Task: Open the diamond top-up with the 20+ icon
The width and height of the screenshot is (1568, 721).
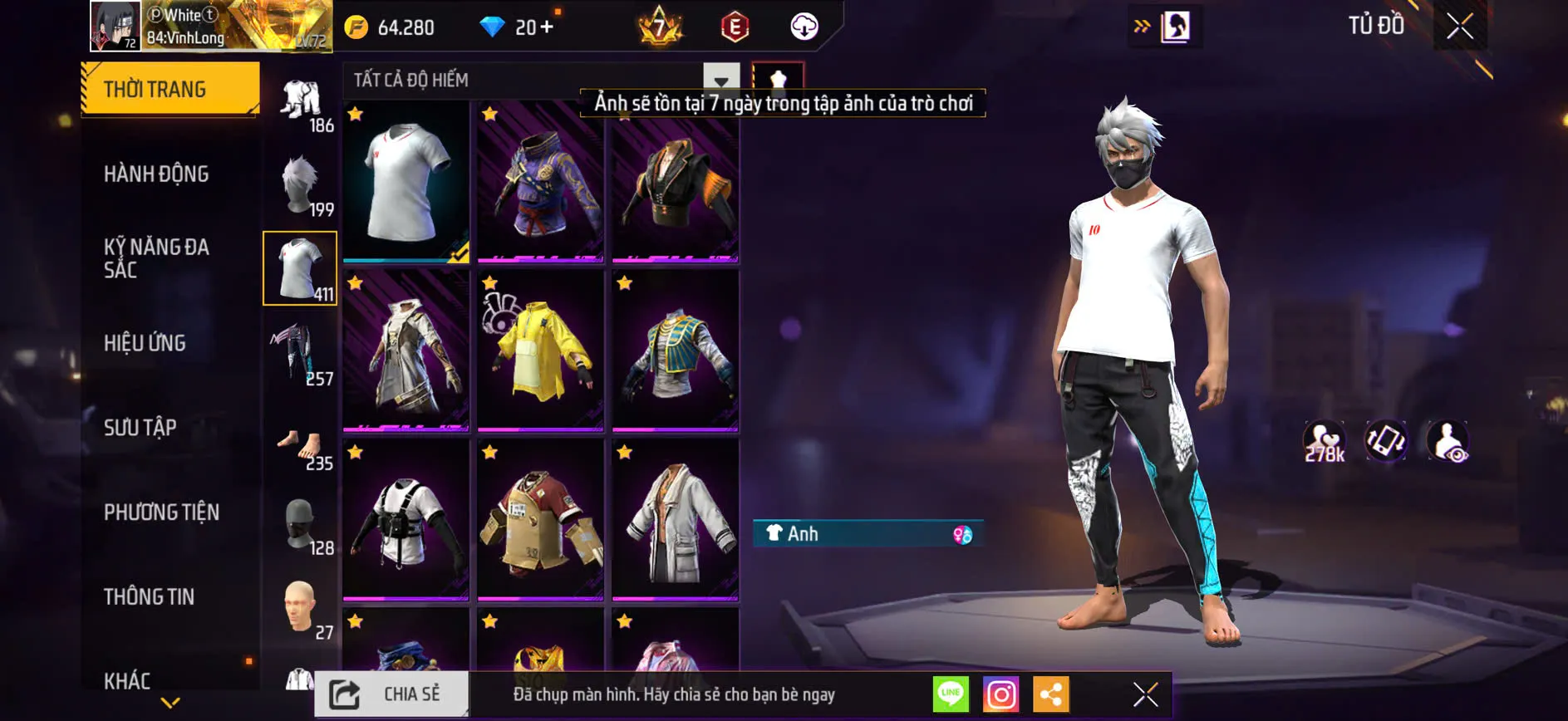Action: click(515, 27)
